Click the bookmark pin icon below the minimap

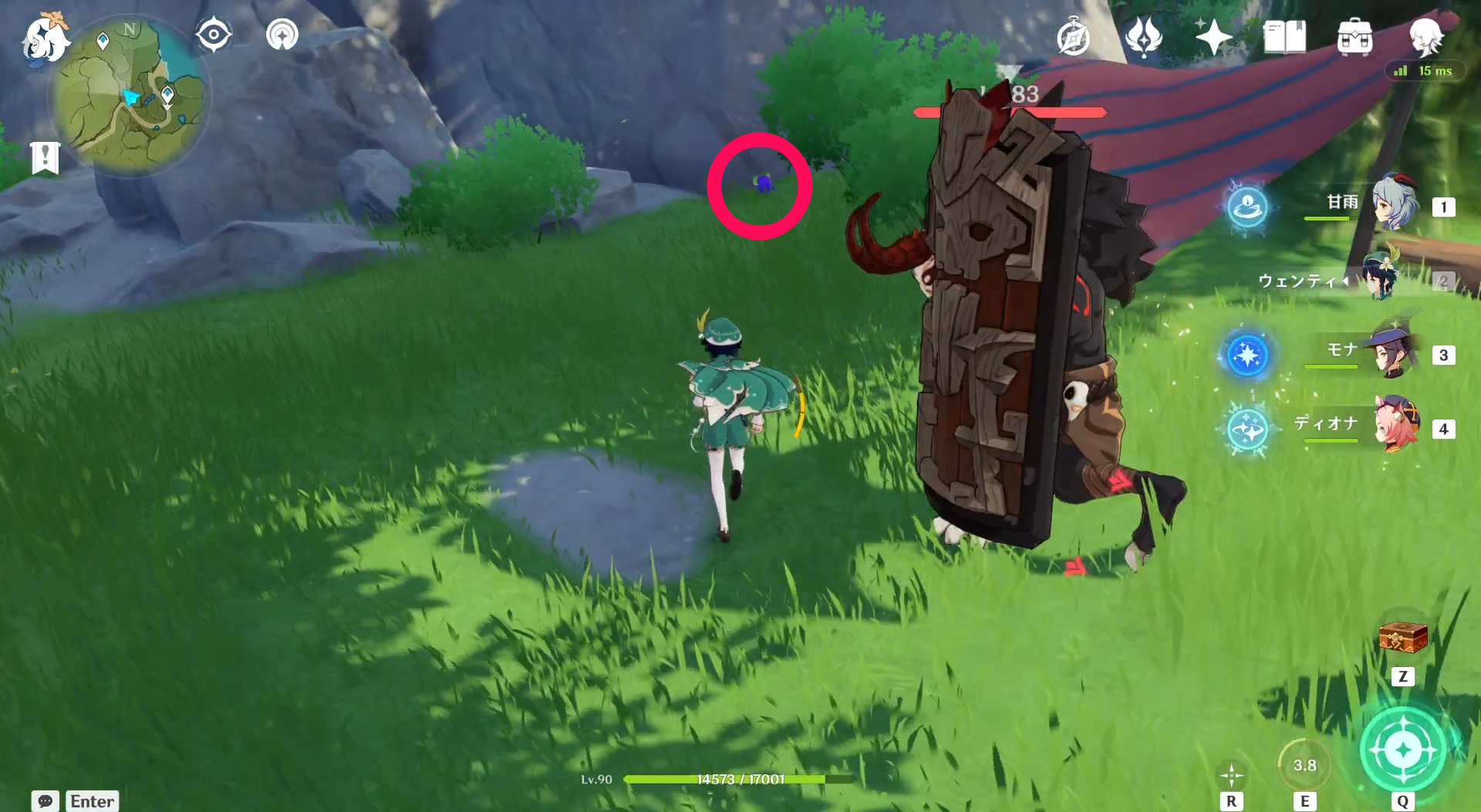click(46, 155)
